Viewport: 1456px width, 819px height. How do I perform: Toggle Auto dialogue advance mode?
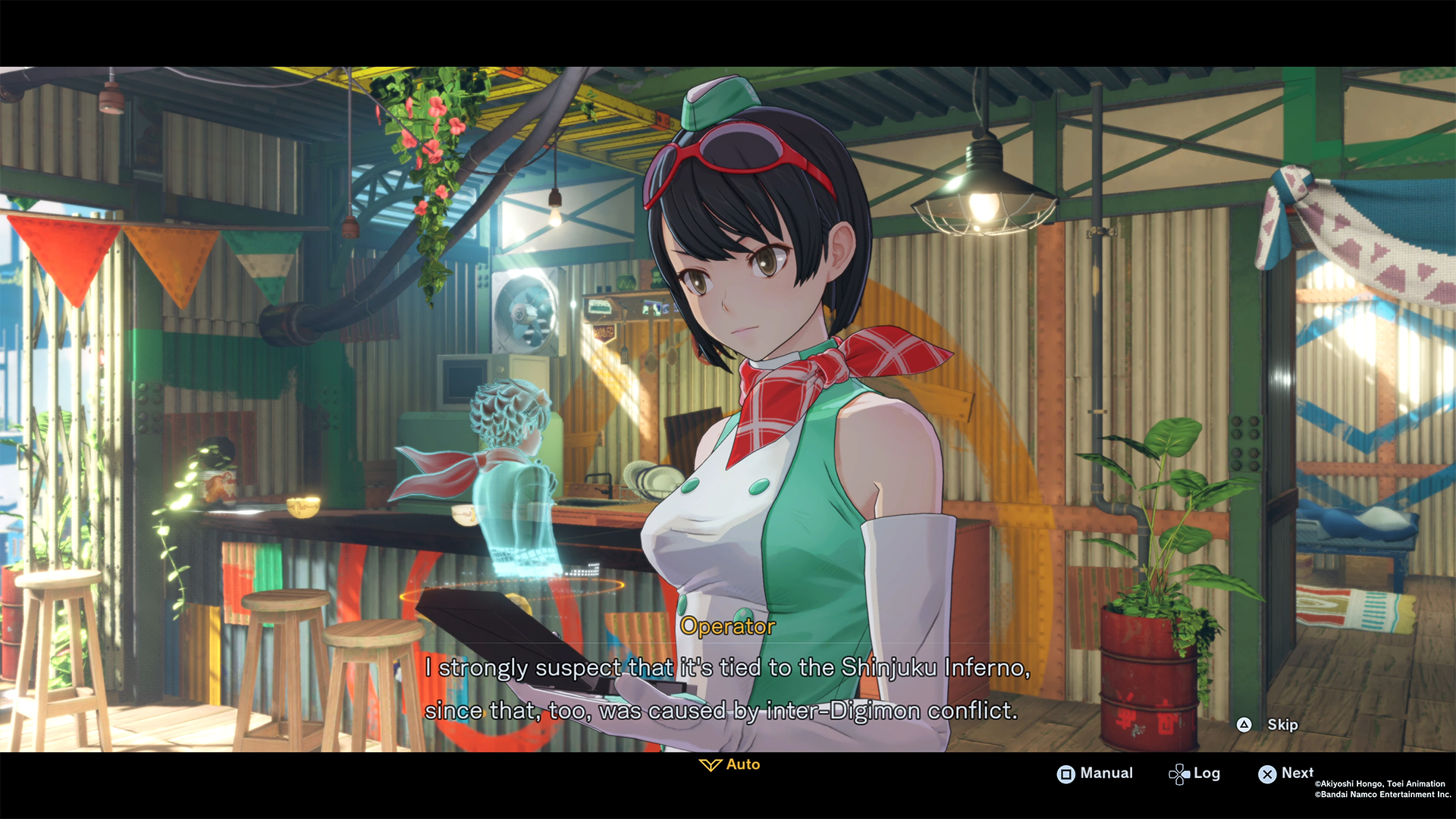728,764
